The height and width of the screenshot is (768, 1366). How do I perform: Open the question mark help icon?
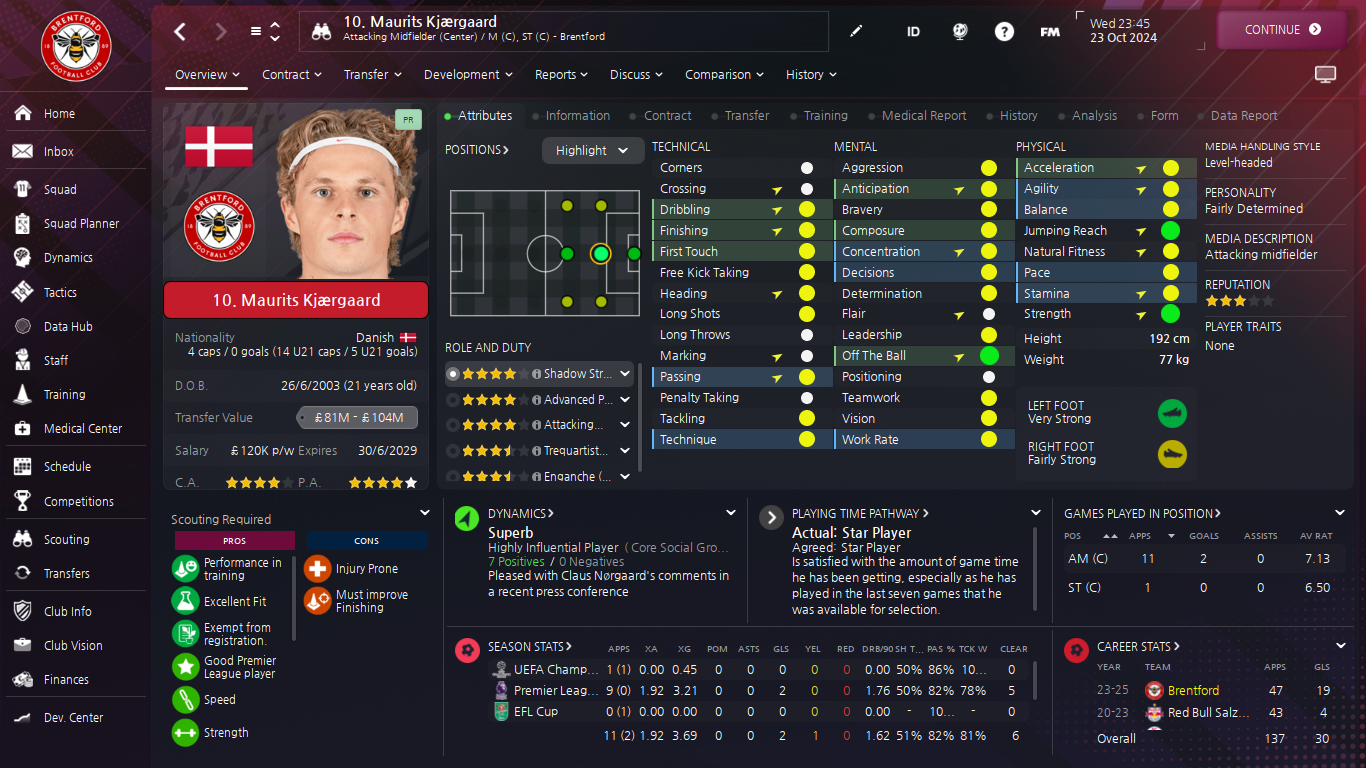(1004, 31)
